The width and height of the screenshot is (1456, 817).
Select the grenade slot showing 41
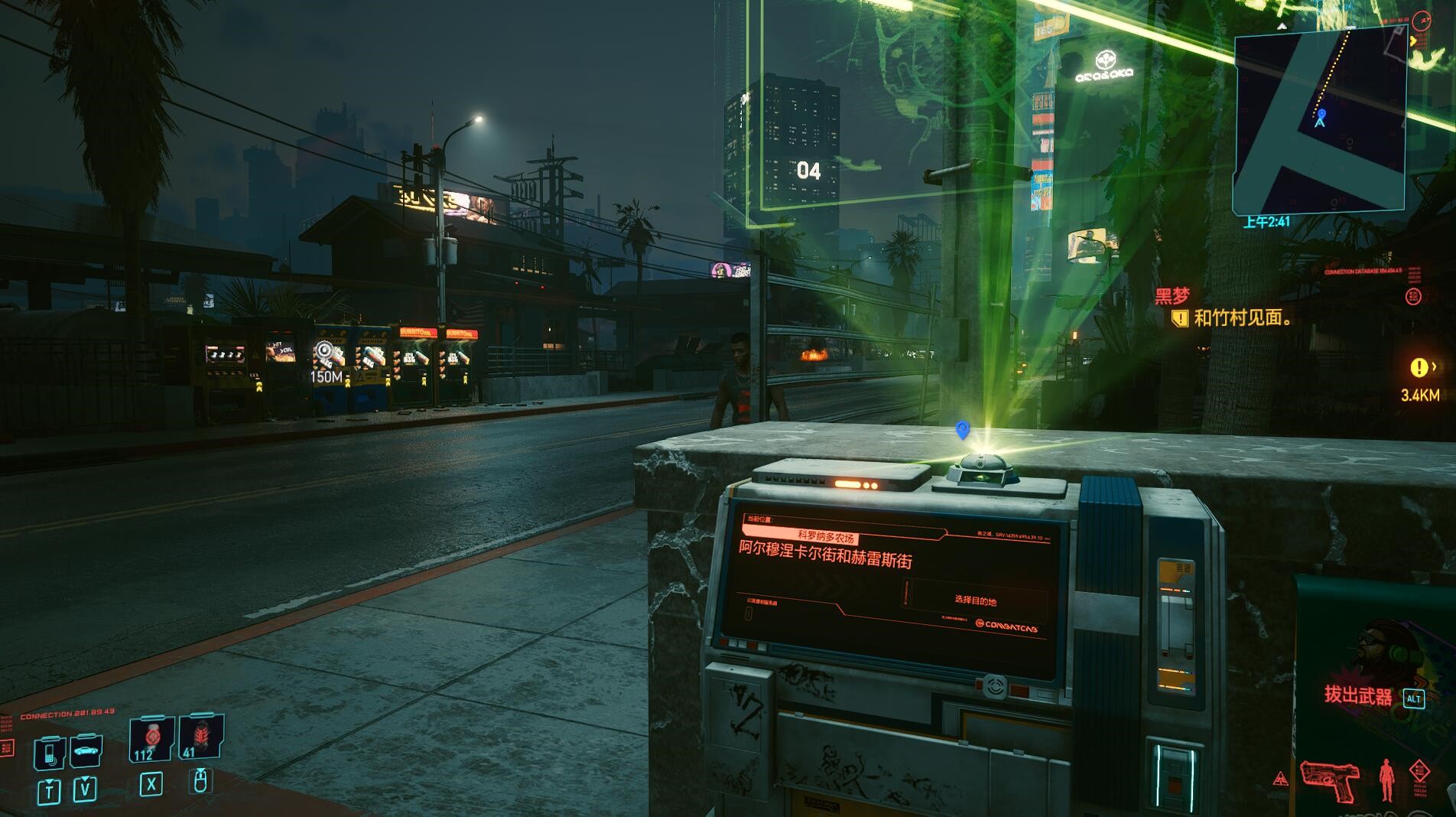(x=200, y=737)
